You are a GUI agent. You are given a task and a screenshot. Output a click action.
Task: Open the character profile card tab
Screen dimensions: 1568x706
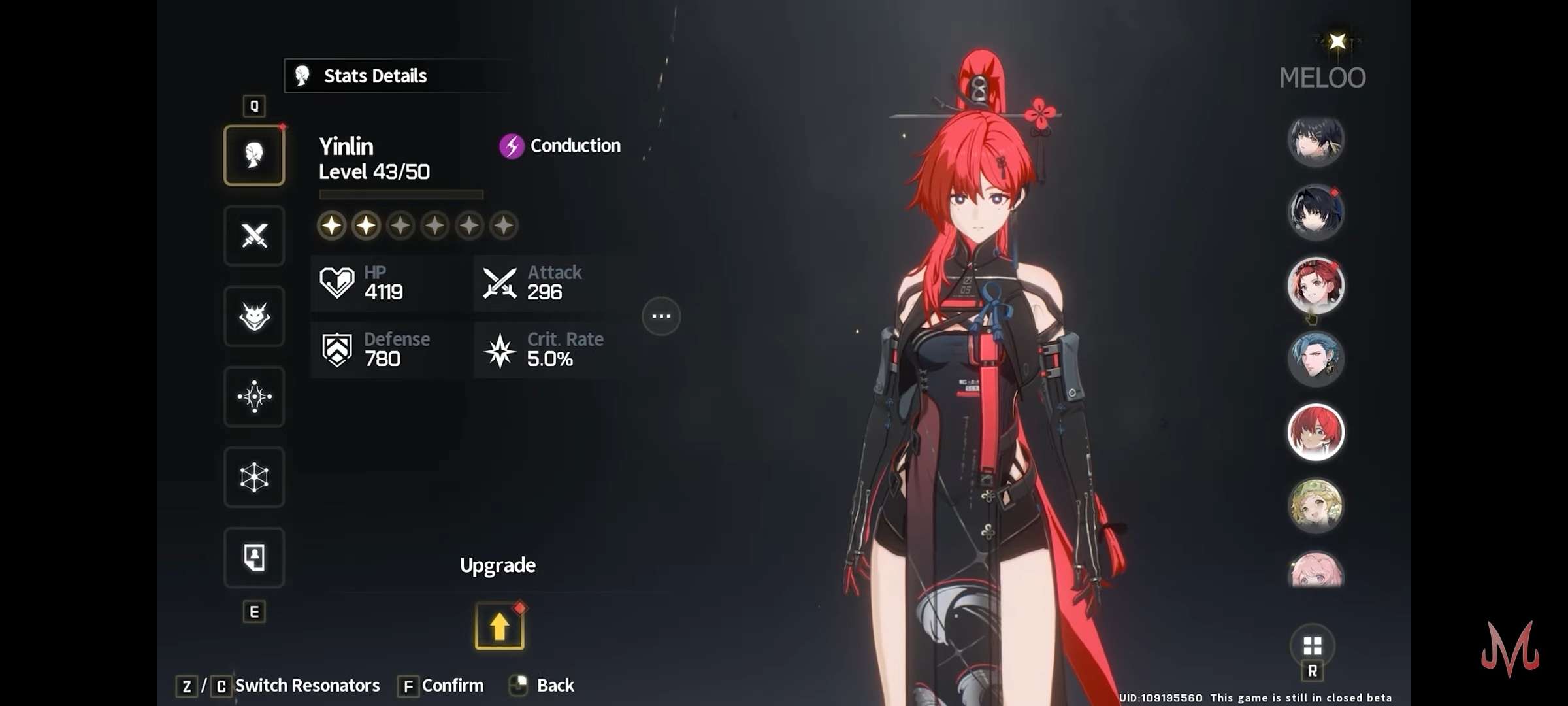(x=254, y=558)
